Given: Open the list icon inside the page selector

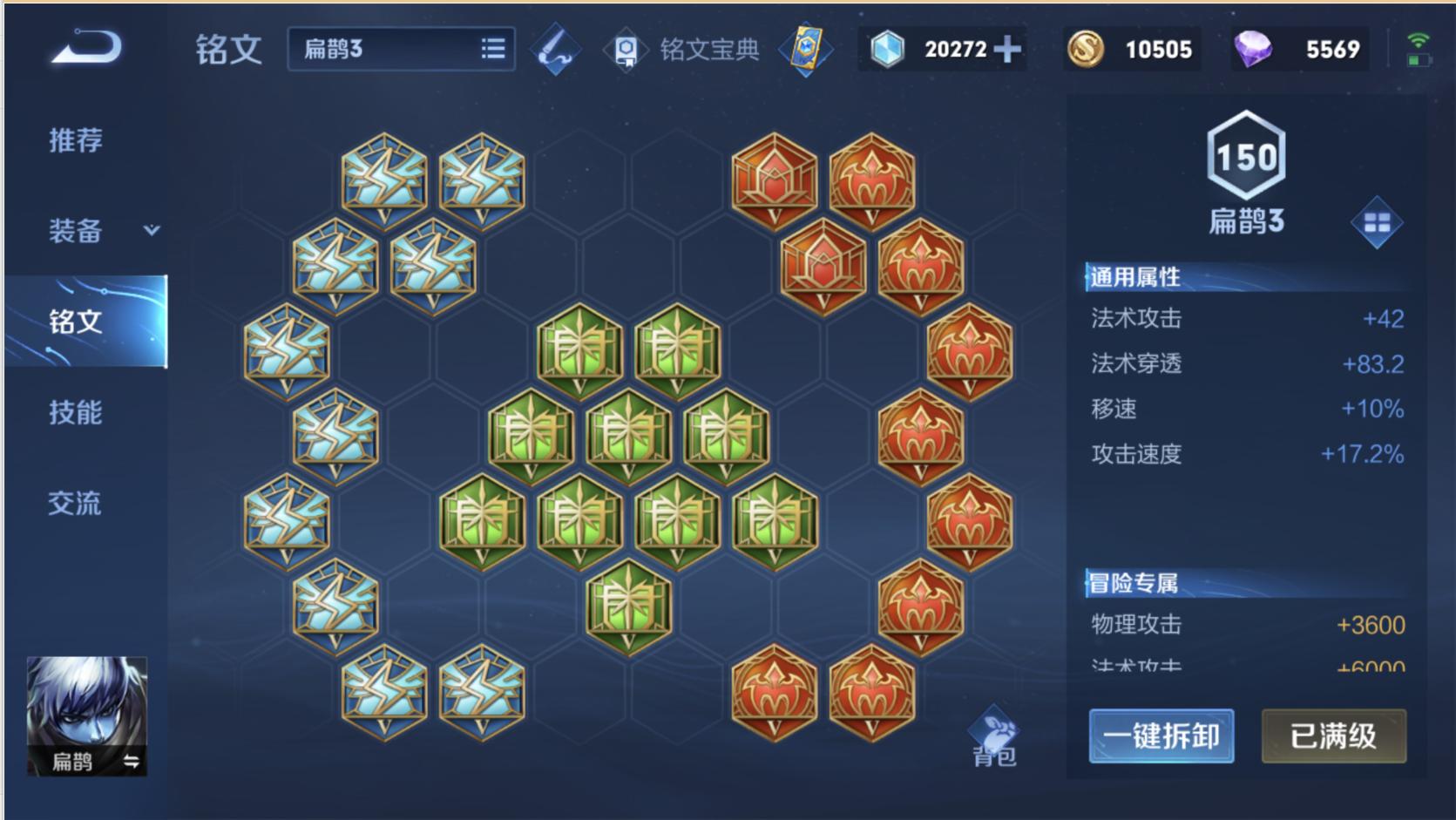Looking at the screenshot, I should click(492, 50).
